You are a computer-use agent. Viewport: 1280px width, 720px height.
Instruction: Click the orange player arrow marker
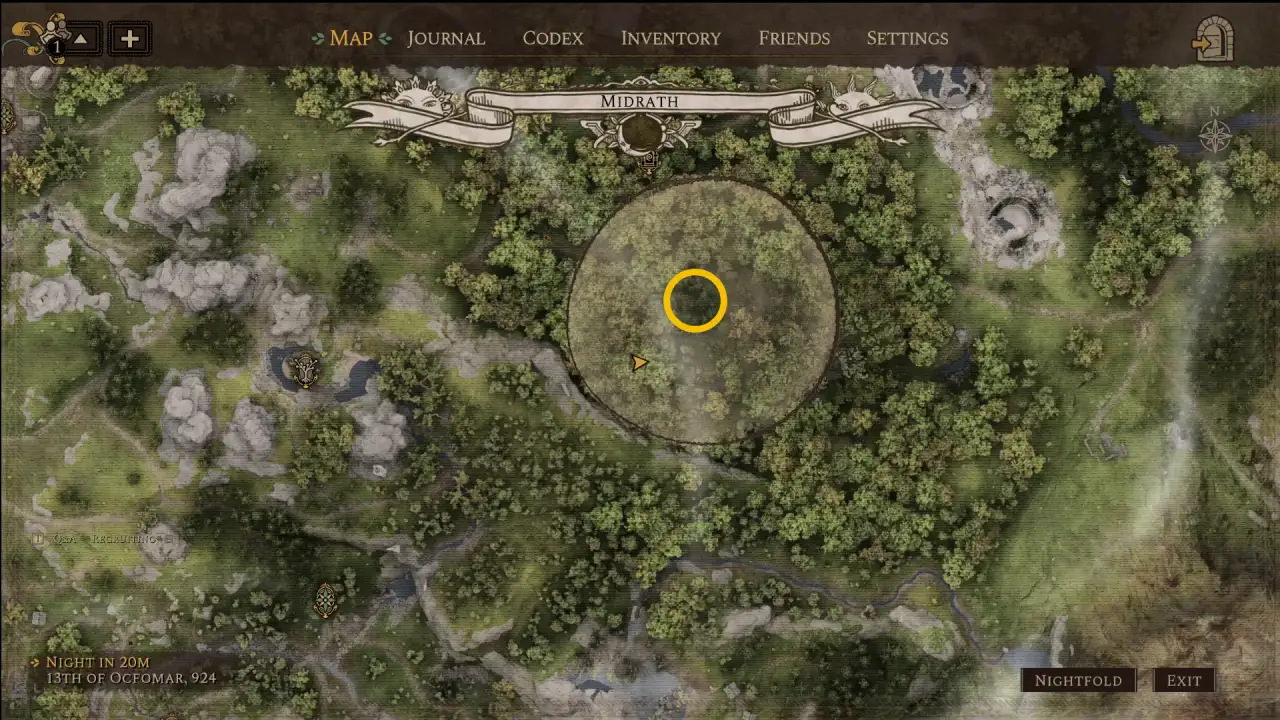640,363
